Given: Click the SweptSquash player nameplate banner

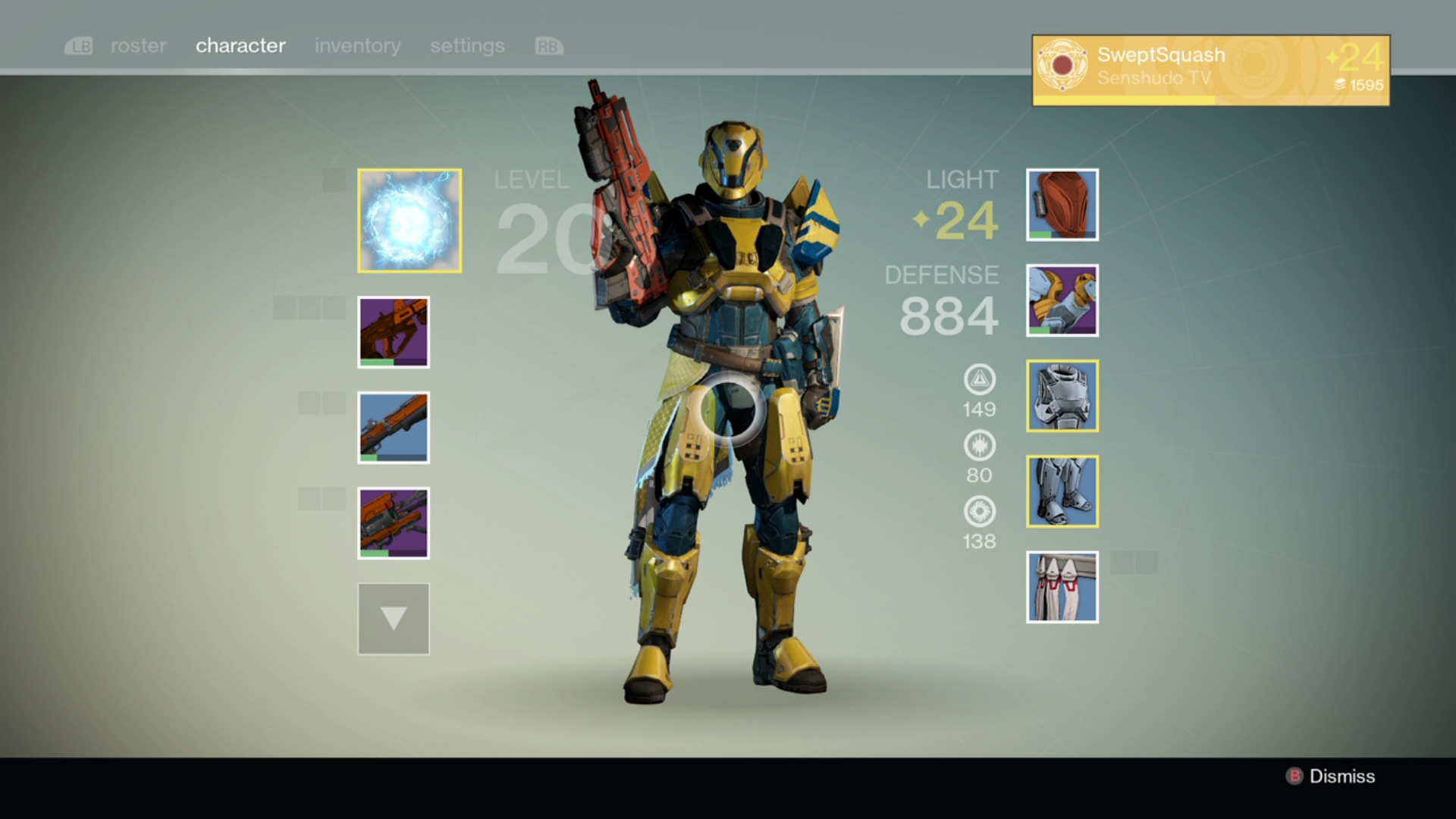Looking at the screenshot, I should (x=1210, y=70).
